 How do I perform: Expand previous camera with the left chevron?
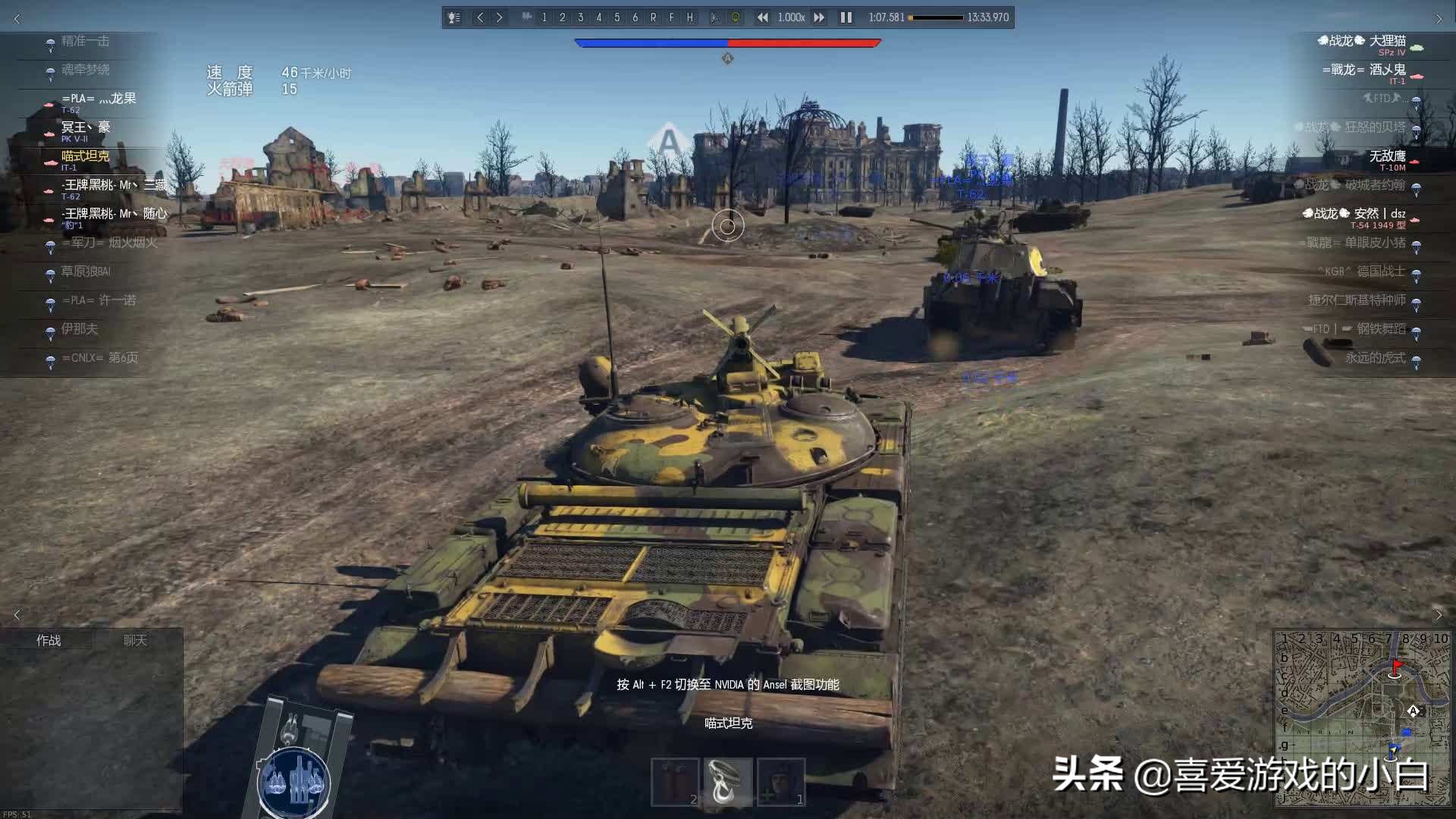coord(481,17)
